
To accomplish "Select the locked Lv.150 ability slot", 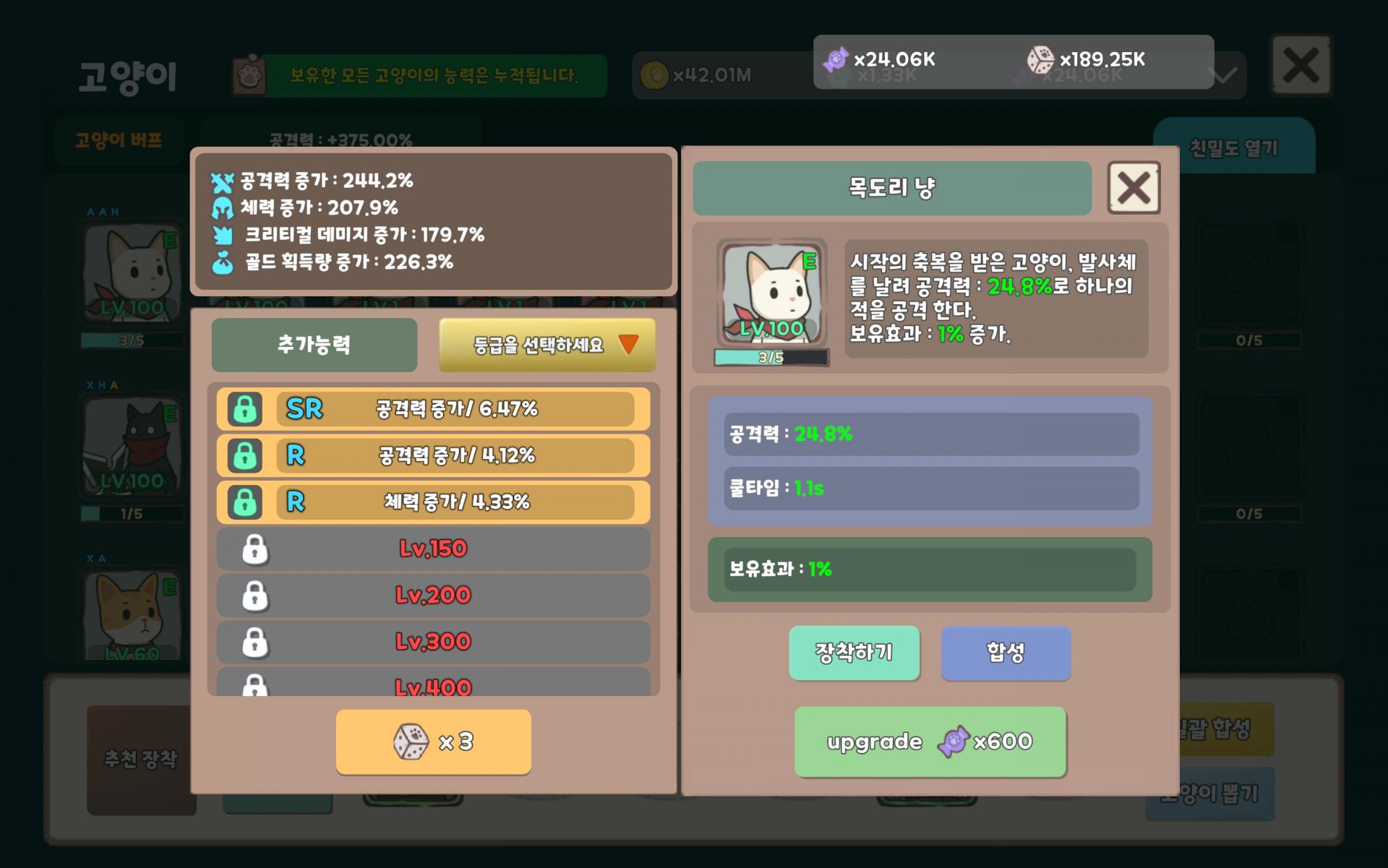I will [x=433, y=549].
